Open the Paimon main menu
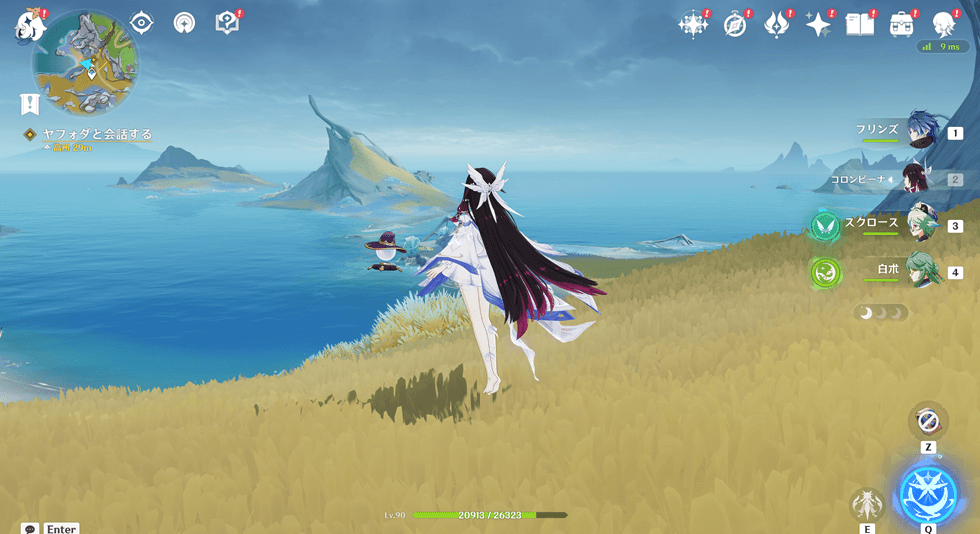 [29, 27]
